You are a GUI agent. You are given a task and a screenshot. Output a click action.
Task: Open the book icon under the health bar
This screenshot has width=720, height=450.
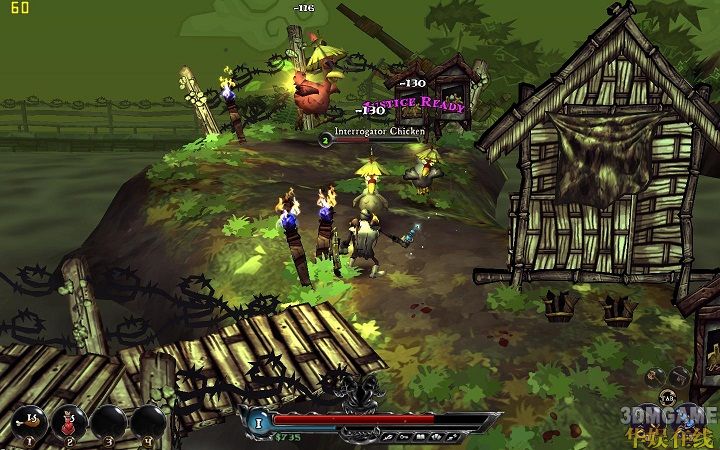coord(418,436)
